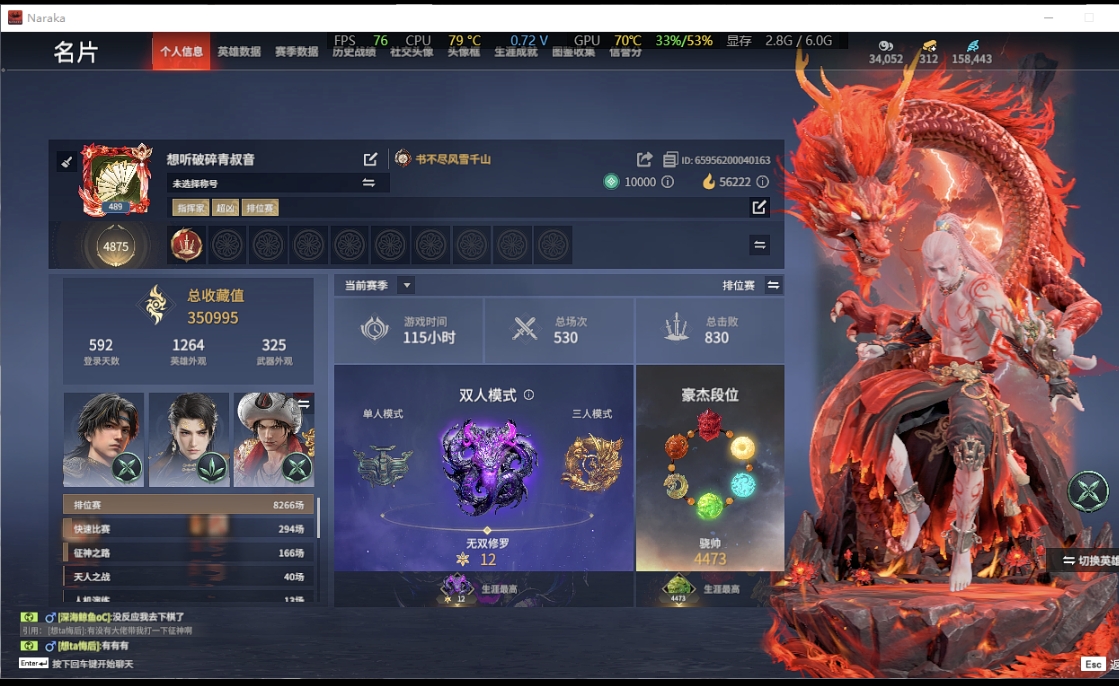Edit the player nickname 想听破碎青叔音
Screen dimensions: 1119x686
(371, 159)
